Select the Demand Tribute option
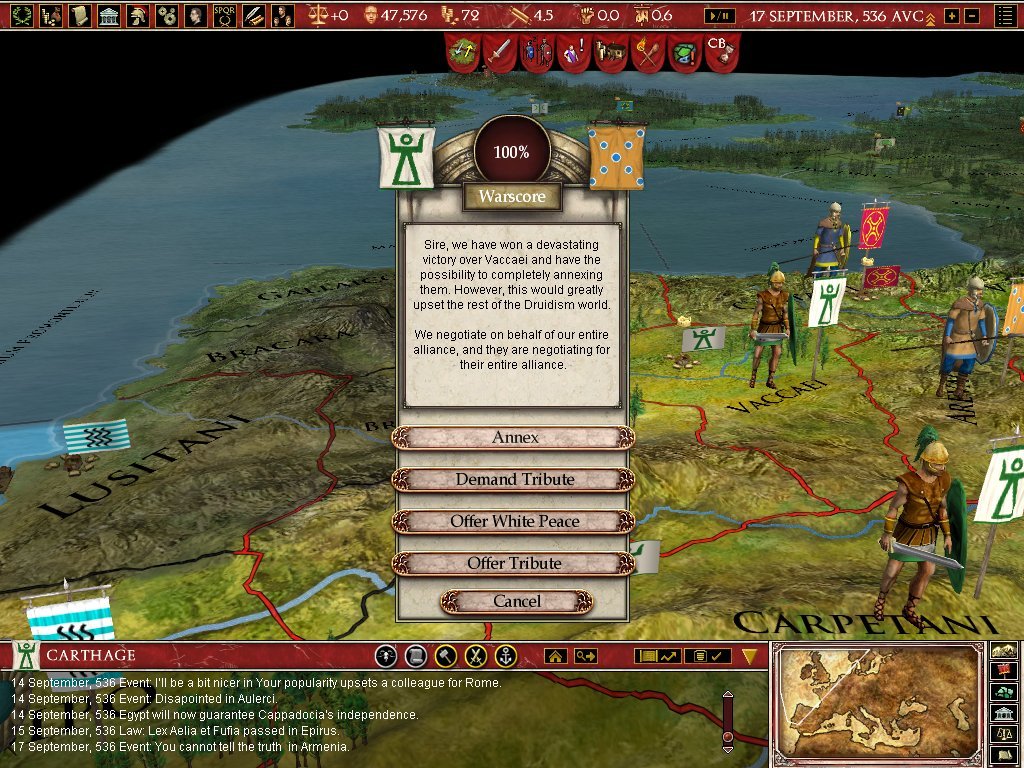Viewport: 1024px width, 768px height. coord(514,480)
